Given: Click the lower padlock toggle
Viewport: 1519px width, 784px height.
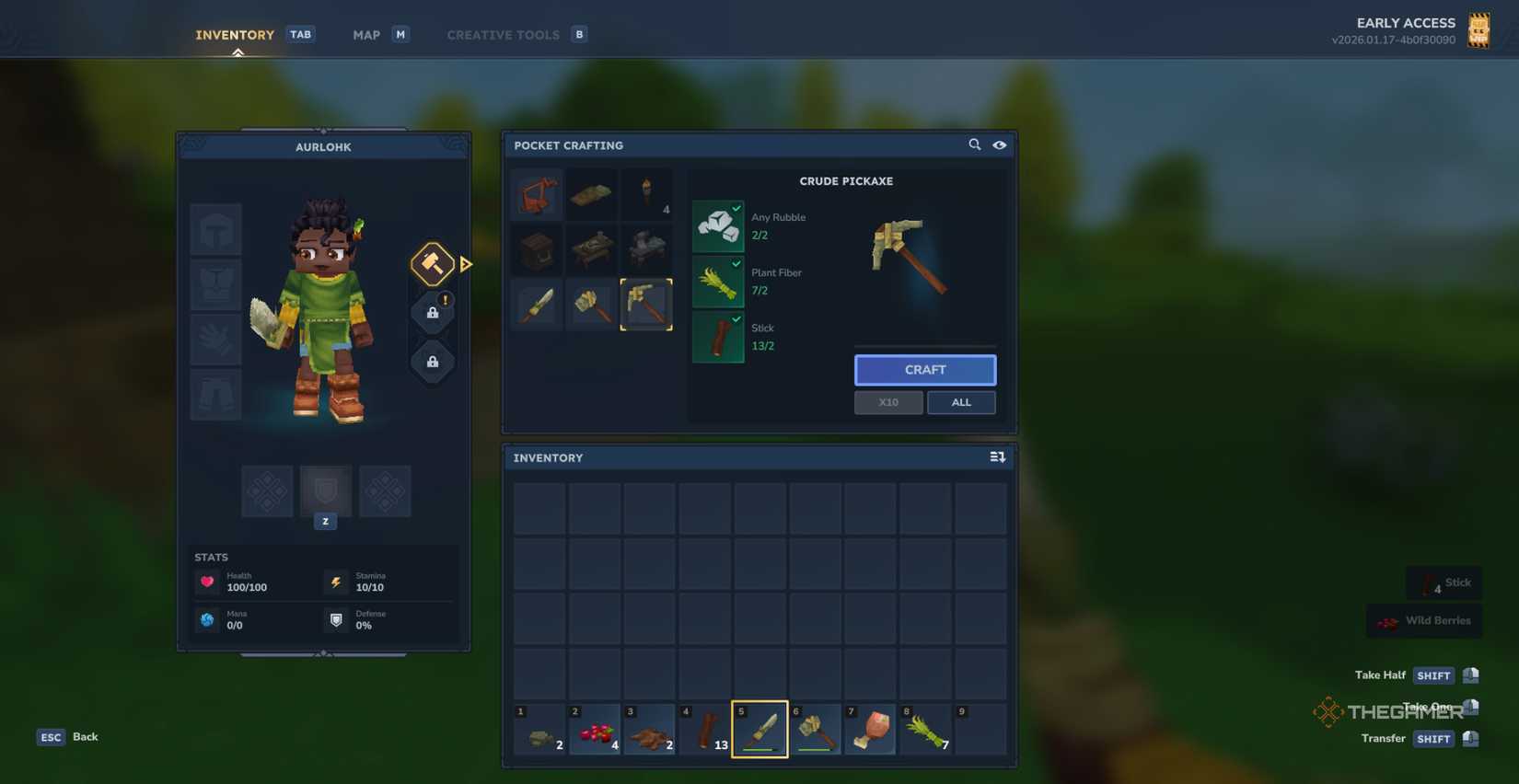Looking at the screenshot, I should [432, 361].
